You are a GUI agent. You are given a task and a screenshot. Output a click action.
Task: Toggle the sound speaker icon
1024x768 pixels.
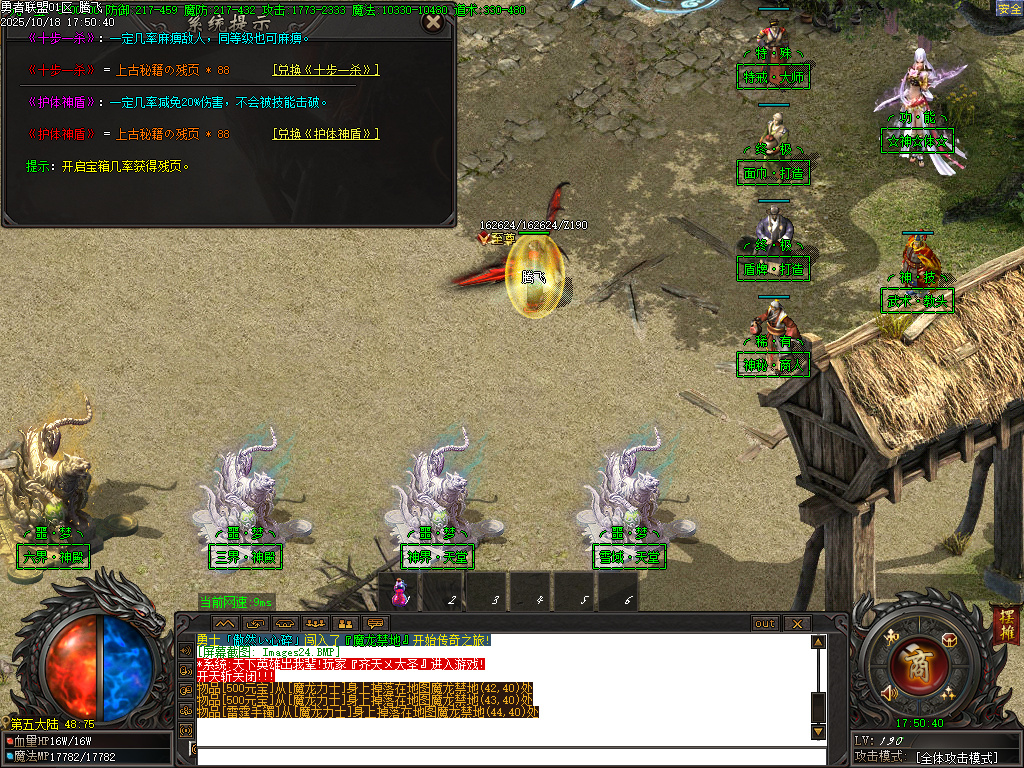[887, 693]
